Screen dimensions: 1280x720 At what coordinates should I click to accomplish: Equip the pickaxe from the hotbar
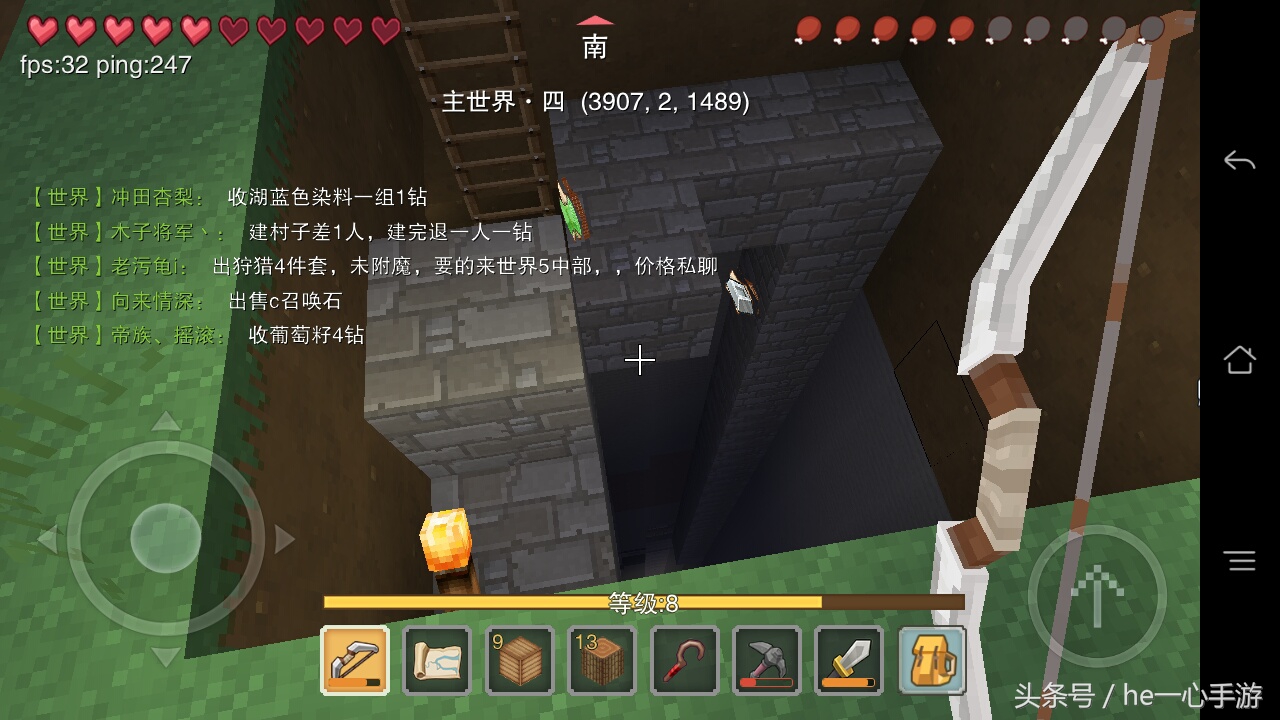(x=766, y=660)
